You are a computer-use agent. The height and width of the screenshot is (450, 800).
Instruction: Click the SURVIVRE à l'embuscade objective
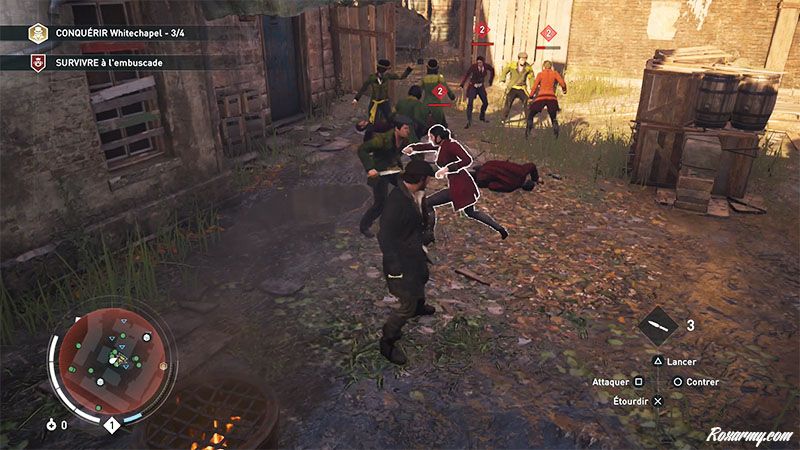coord(110,62)
